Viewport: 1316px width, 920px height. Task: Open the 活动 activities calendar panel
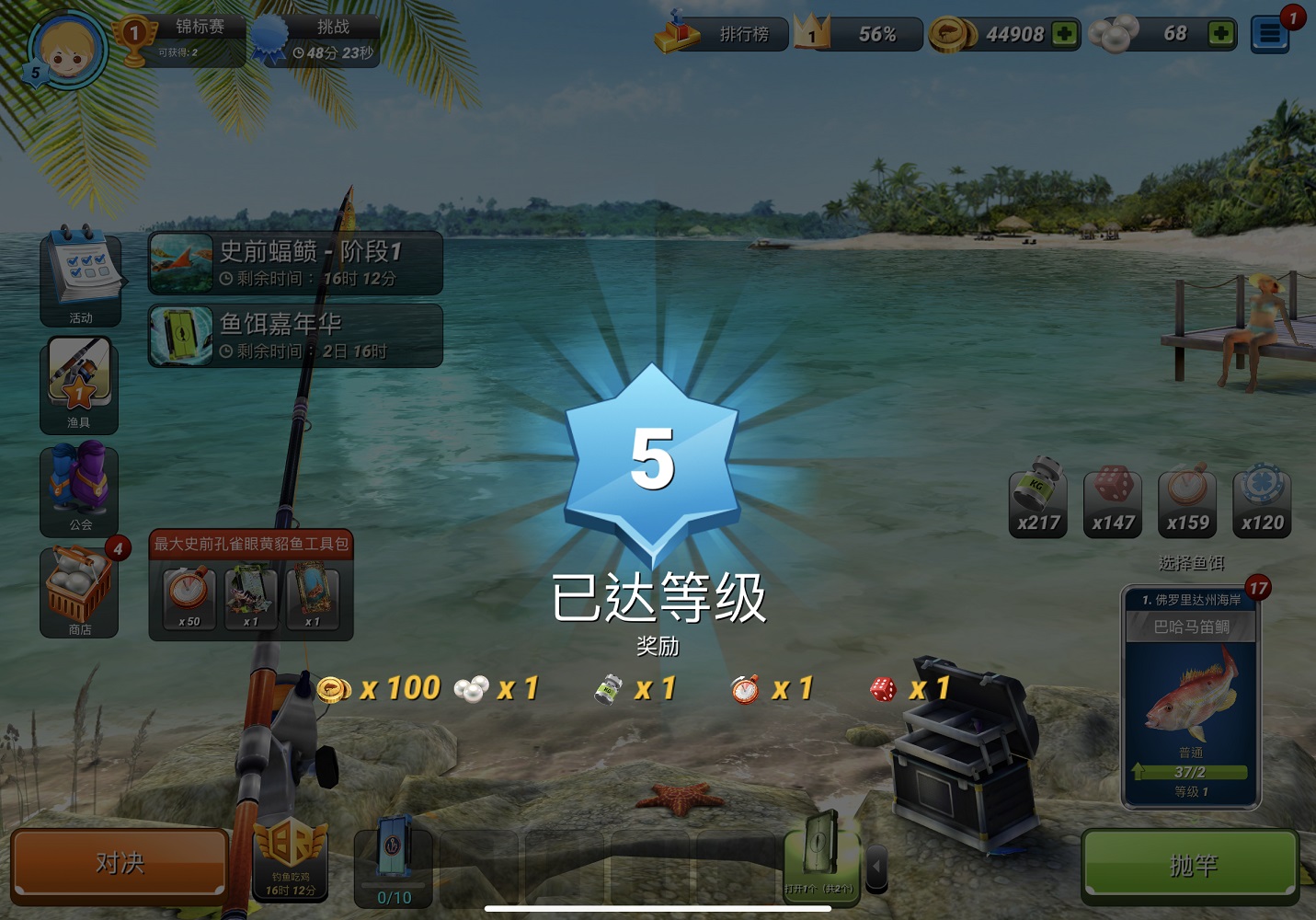point(80,278)
